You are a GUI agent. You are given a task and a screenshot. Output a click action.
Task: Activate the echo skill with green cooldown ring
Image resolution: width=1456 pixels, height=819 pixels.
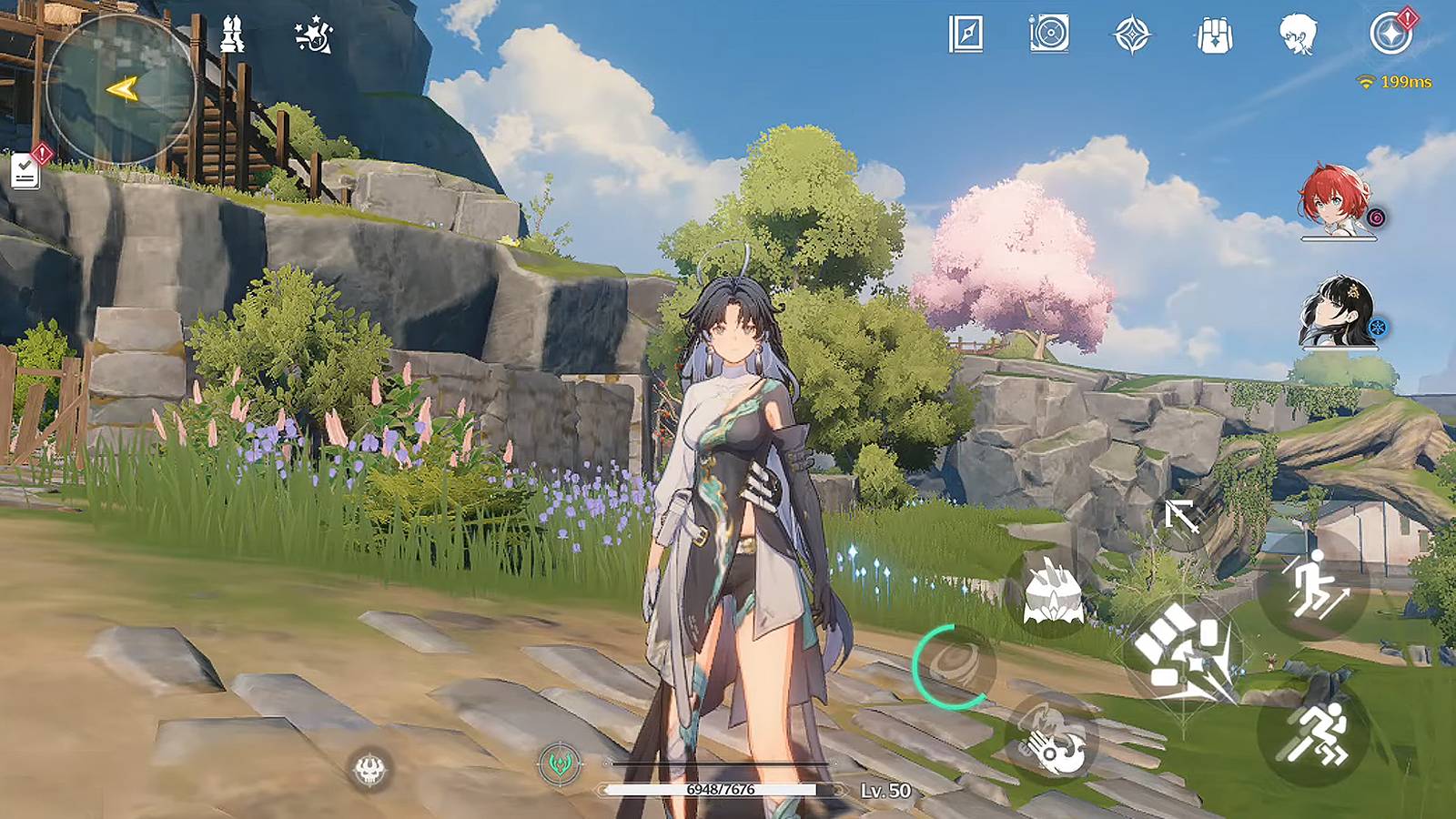click(954, 667)
